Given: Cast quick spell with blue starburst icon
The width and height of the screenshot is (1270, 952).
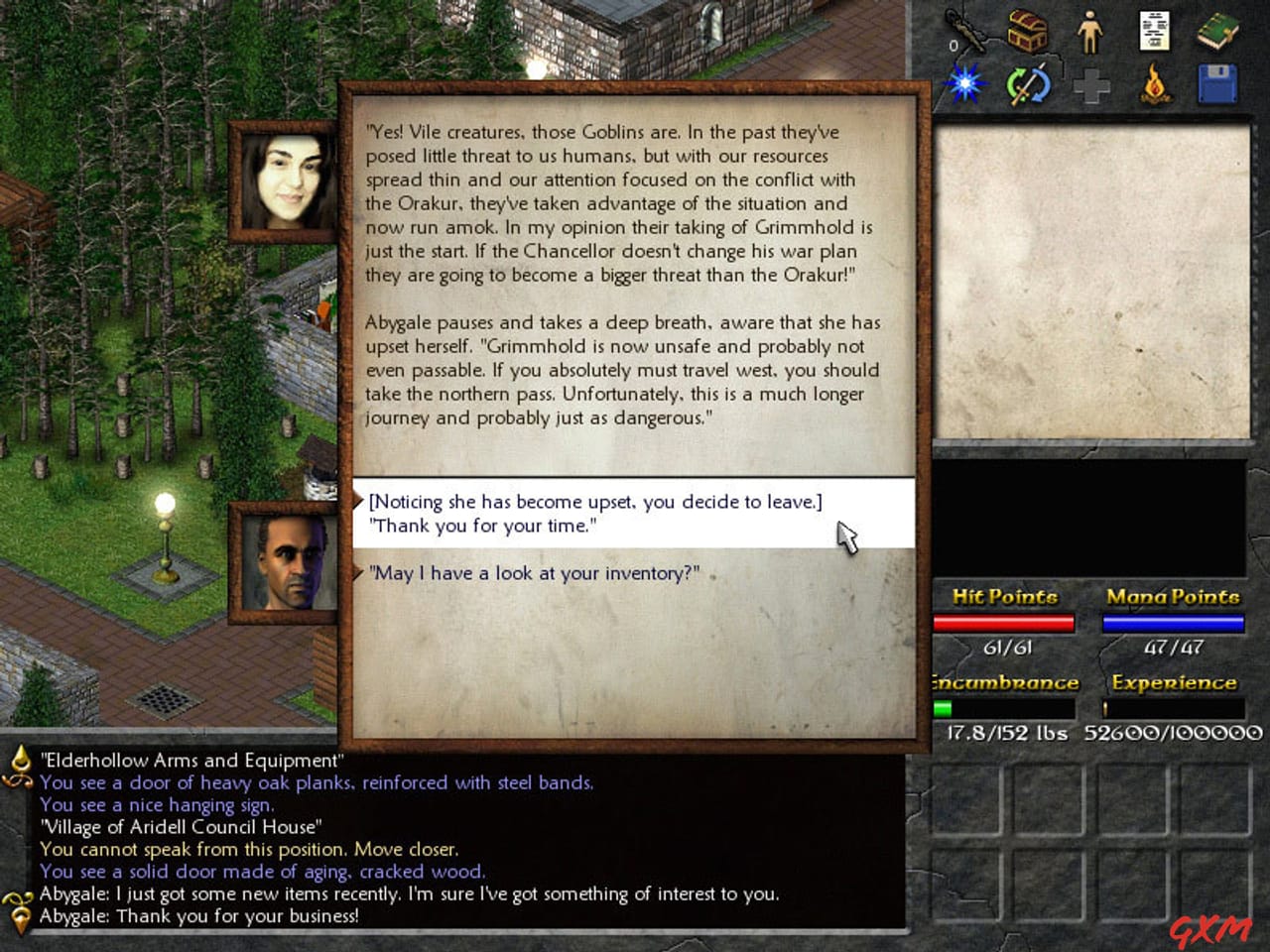Looking at the screenshot, I should pos(963,83).
